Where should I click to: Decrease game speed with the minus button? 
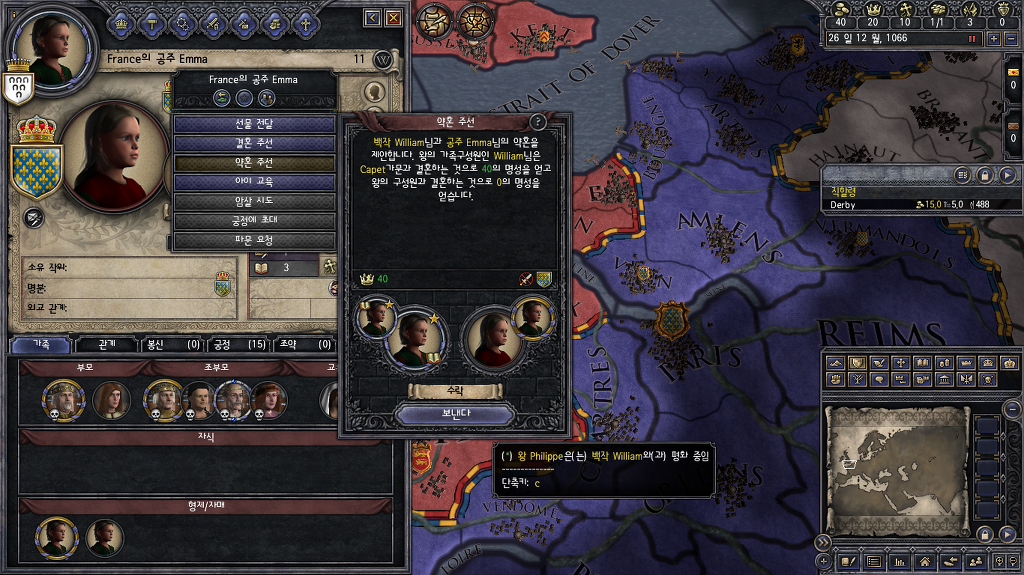[x=1010, y=38]
